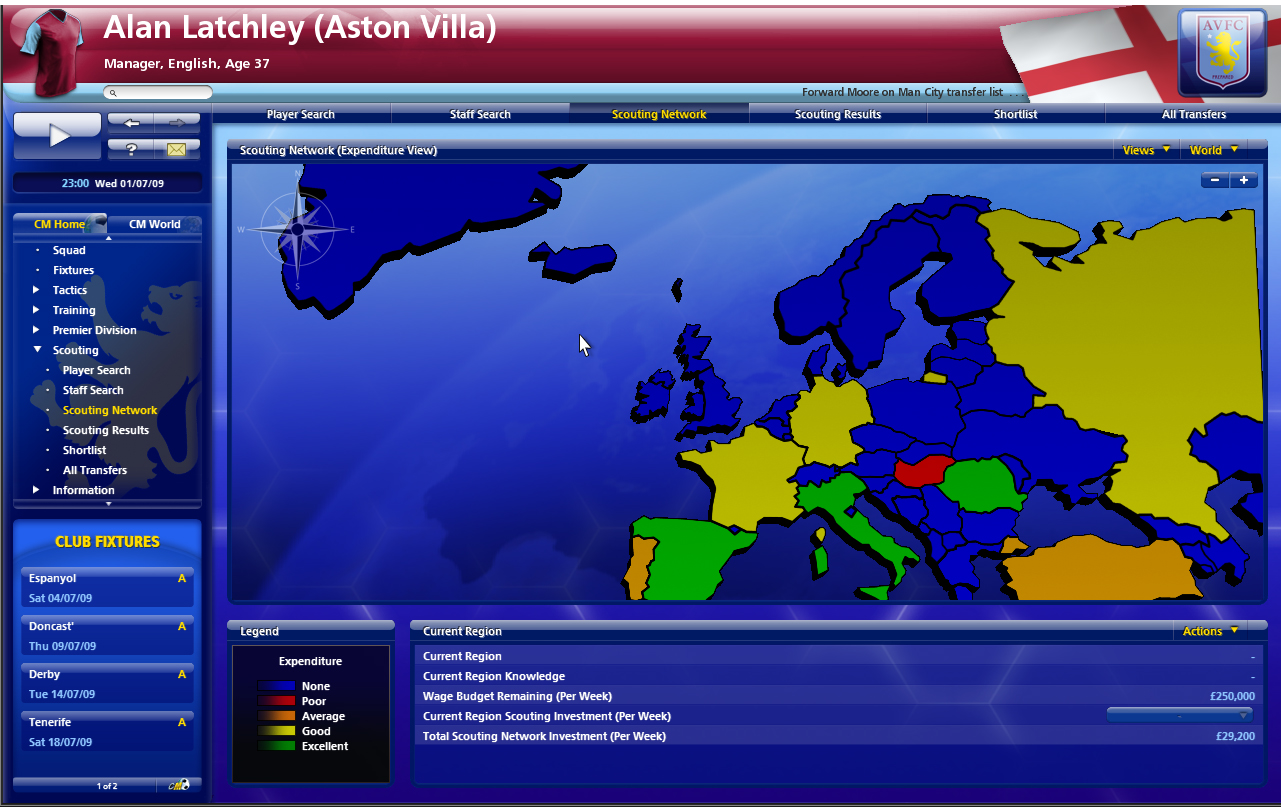Switch to the CM World tab
1281x807 pixels.
(x=155, y=224)
